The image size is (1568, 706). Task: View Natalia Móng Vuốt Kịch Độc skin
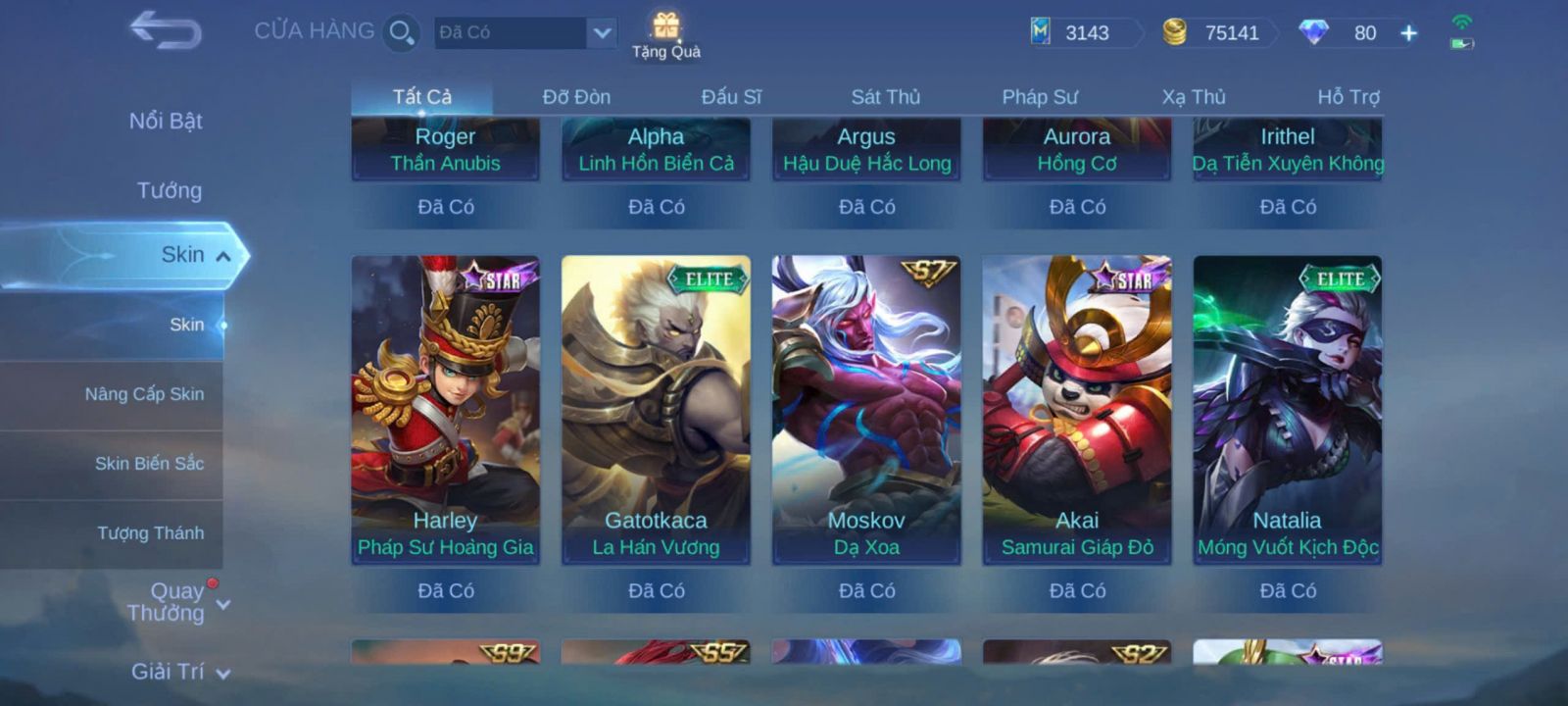(x=1287, y=409)
